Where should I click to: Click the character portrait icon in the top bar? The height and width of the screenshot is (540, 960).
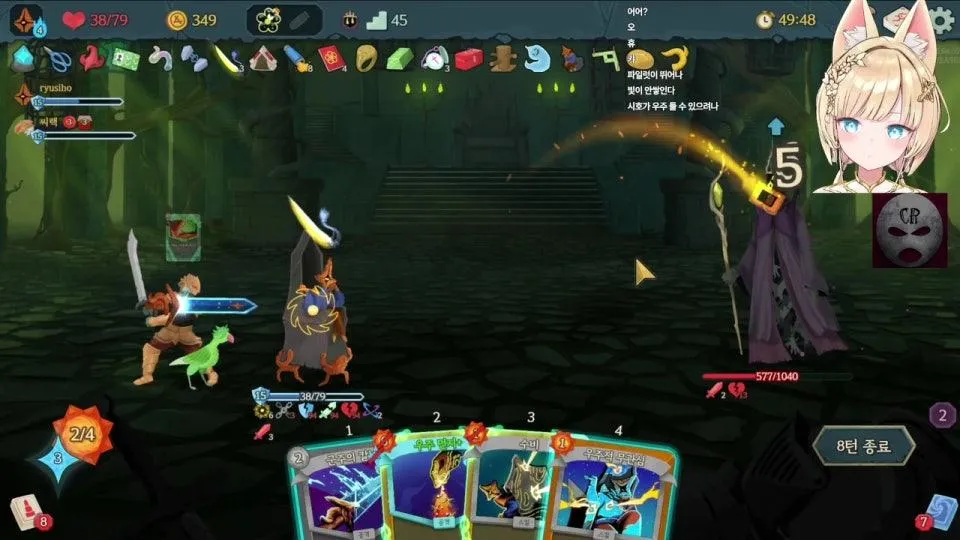tap(26, 19)
